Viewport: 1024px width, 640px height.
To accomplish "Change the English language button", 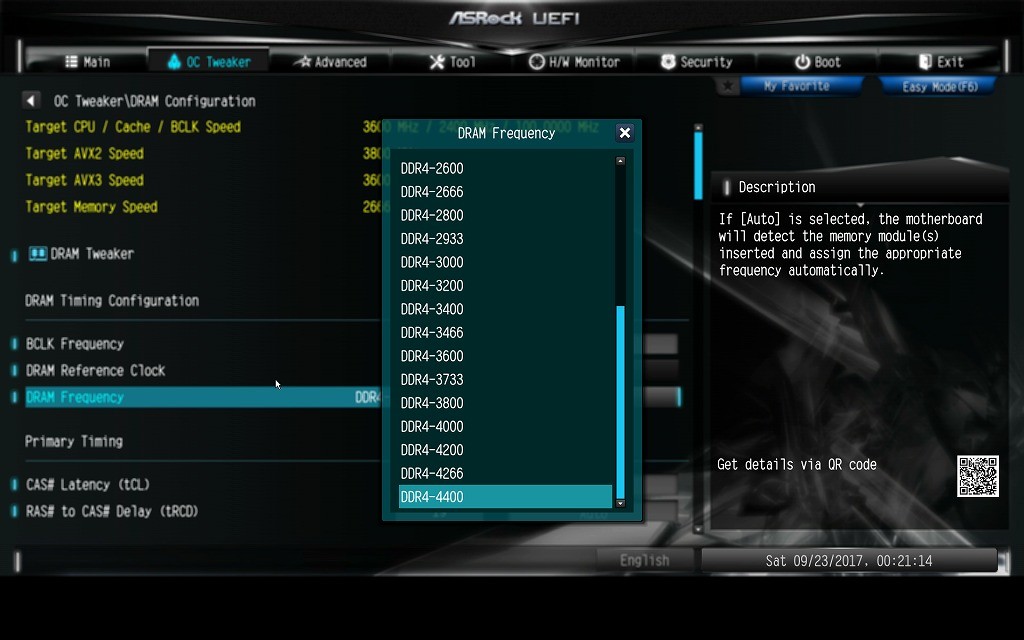I will tap(644, 560).
